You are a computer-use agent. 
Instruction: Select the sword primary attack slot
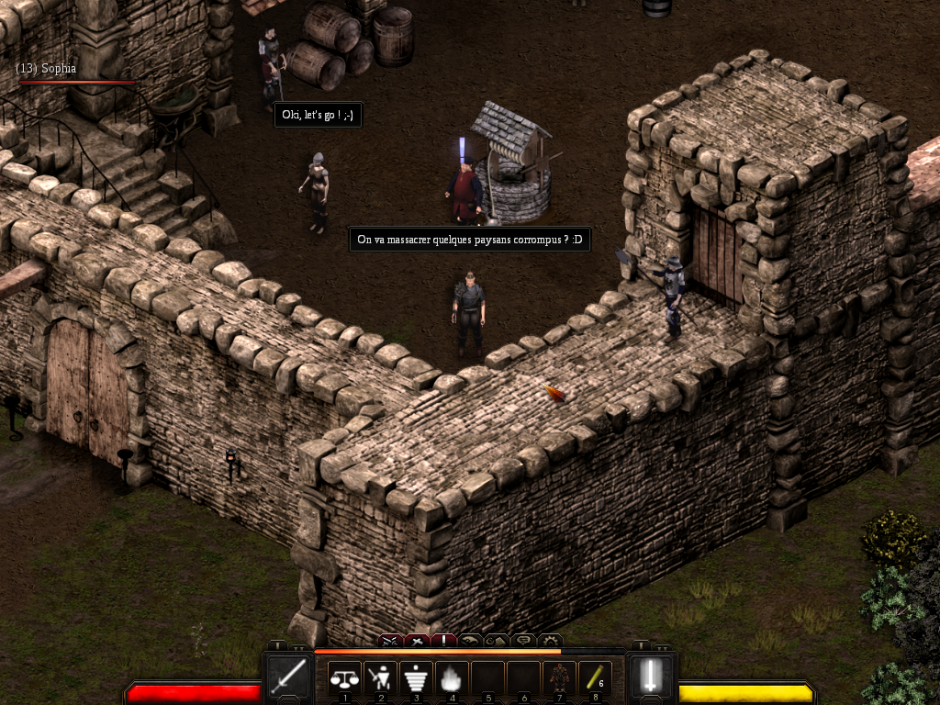point(288,679)
